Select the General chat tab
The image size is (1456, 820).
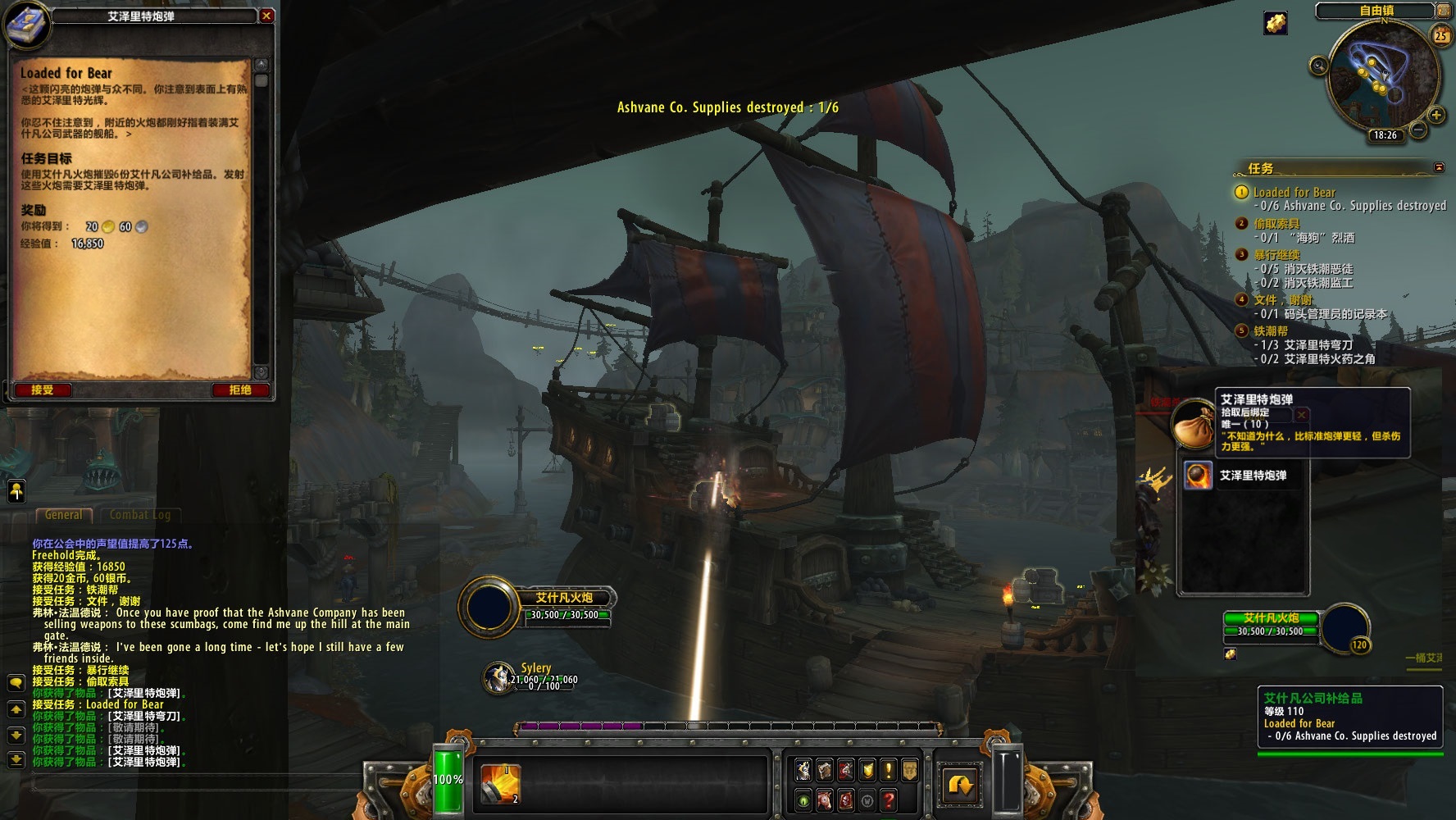click(63, 515)
